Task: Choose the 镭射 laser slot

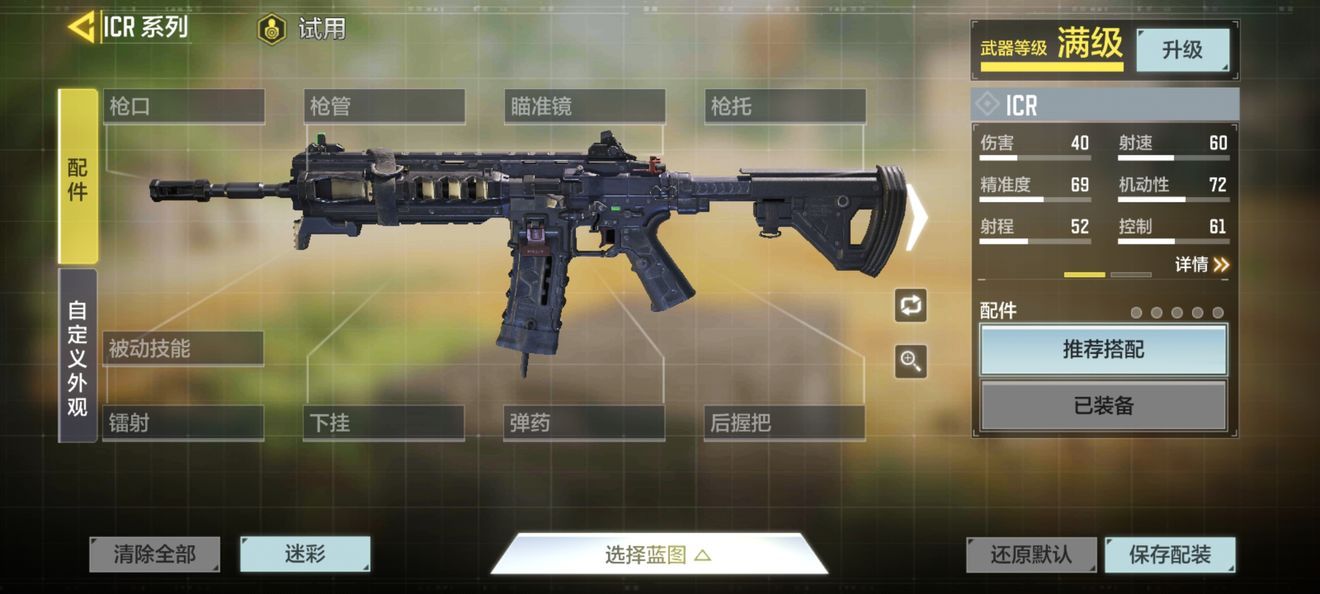Action: [x=183, y=423]
